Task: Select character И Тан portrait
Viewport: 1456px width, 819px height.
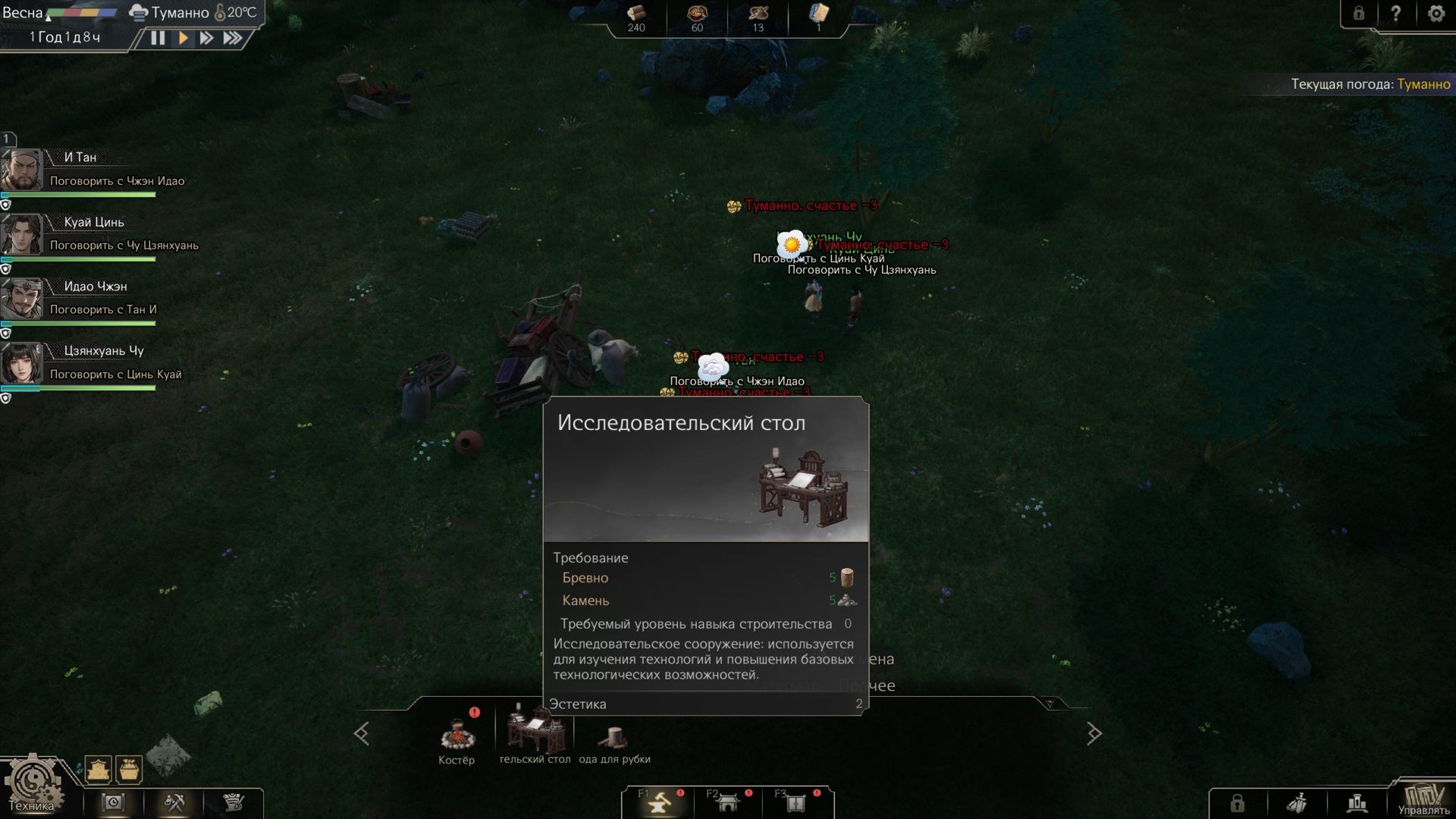Action: (x=22, y=170)
